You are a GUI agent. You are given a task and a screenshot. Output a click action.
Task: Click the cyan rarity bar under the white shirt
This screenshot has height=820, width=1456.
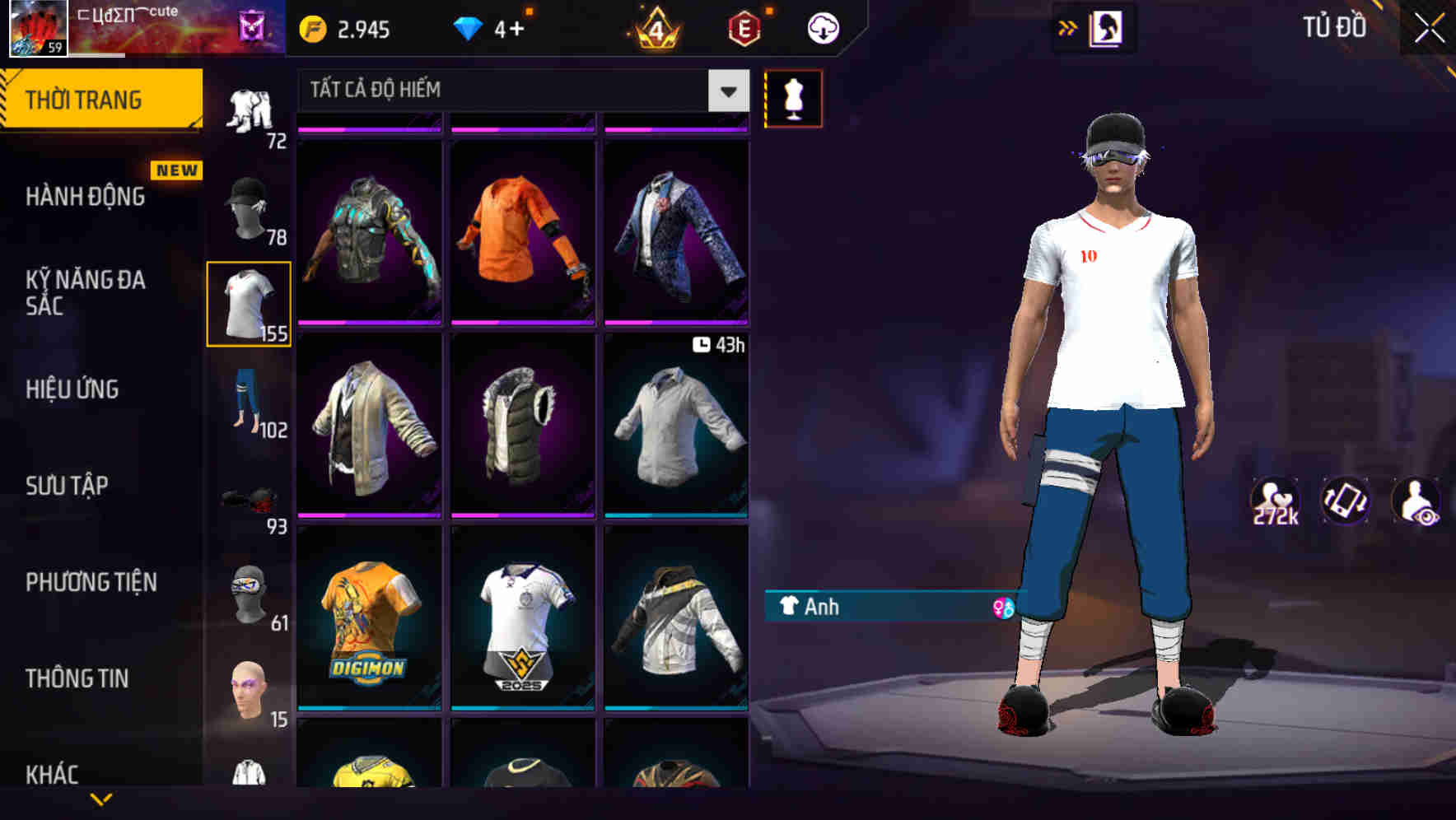[675, 517]
